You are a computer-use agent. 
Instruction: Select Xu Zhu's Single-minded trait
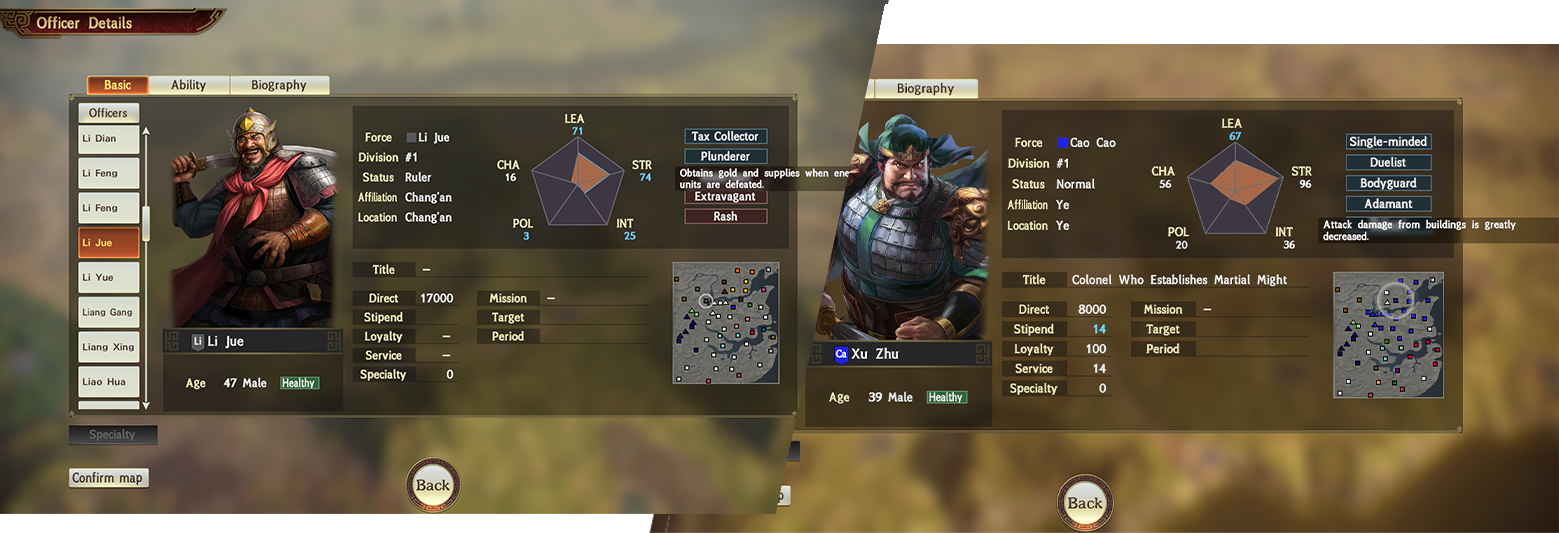pos(1388,142)
